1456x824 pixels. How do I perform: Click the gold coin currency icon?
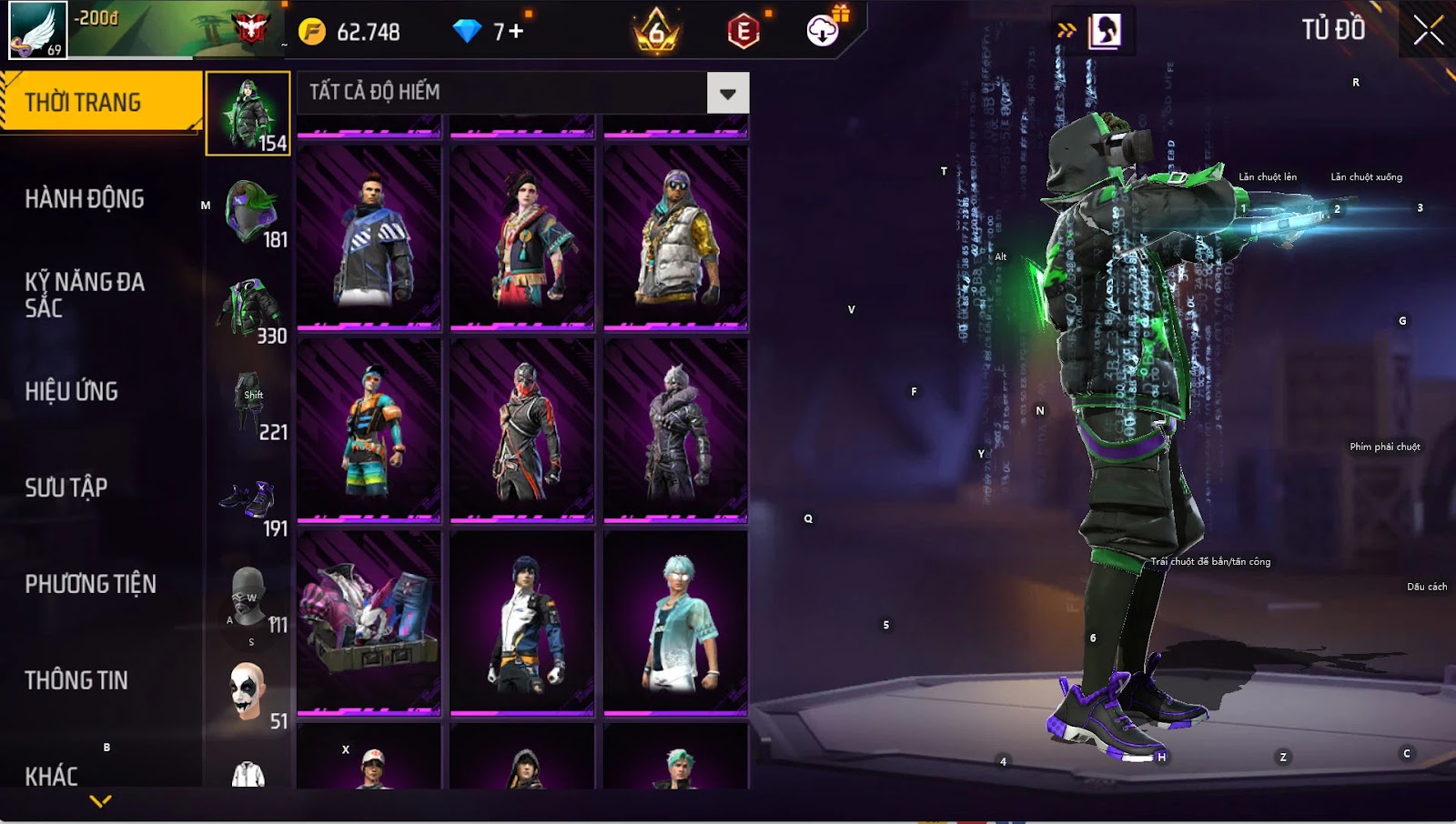coord(312,32)
